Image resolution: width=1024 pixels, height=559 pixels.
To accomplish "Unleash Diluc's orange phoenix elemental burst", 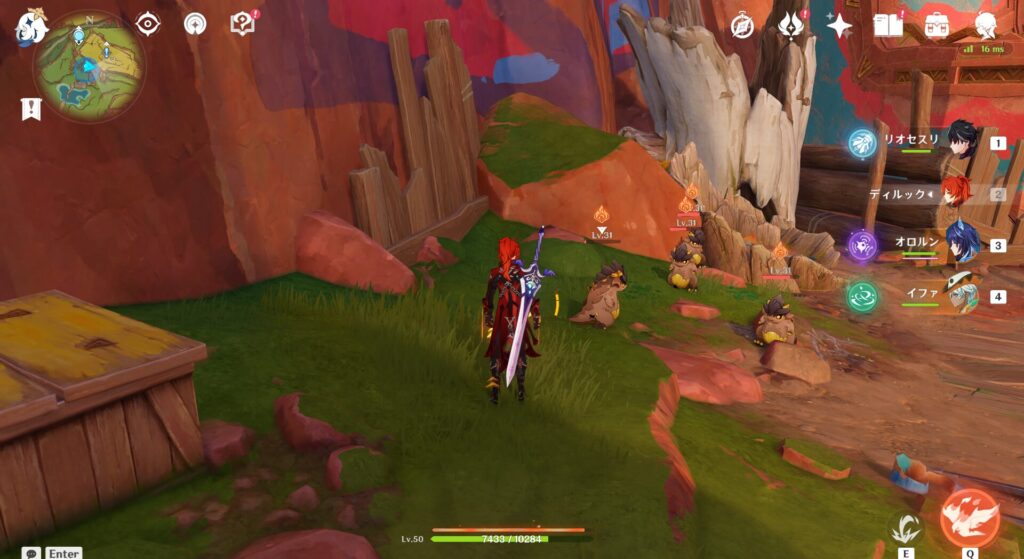I will click(x=969, y=517).
